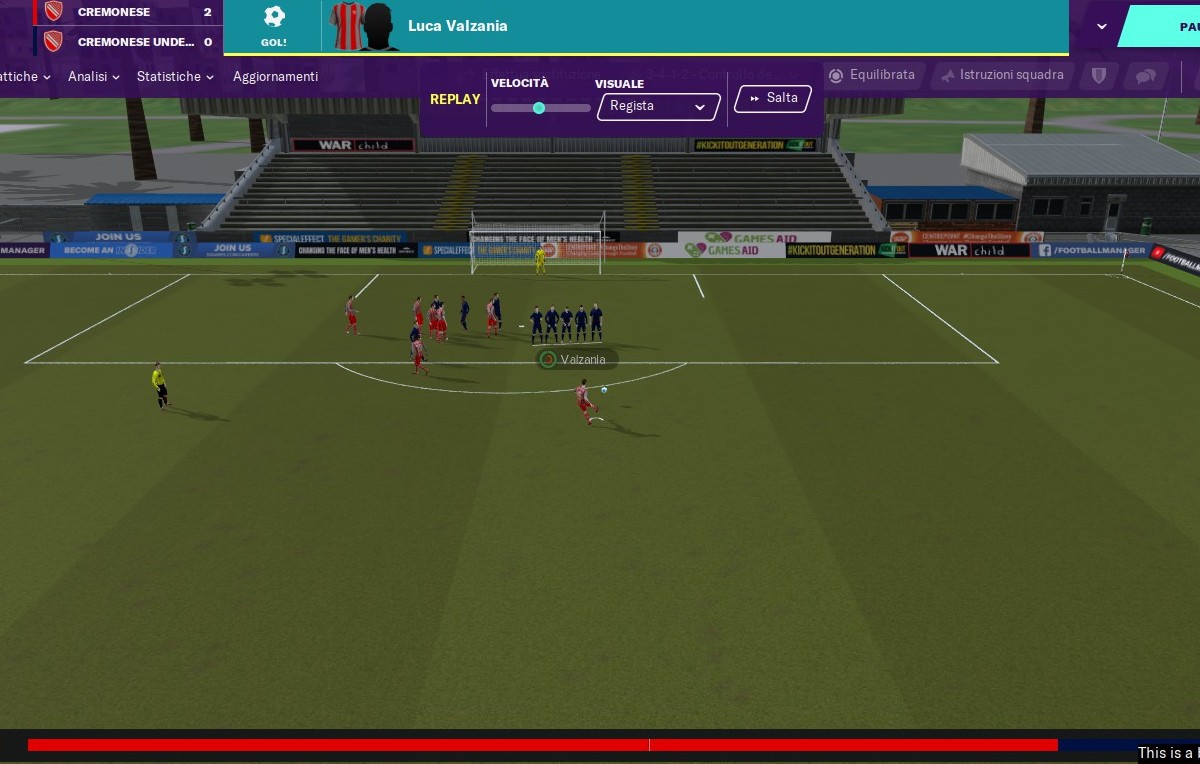Image resolution: width=1200 pixels, height=764 pixels.
Task: Seek on the red match timeline bar
Action: (540, 745)
